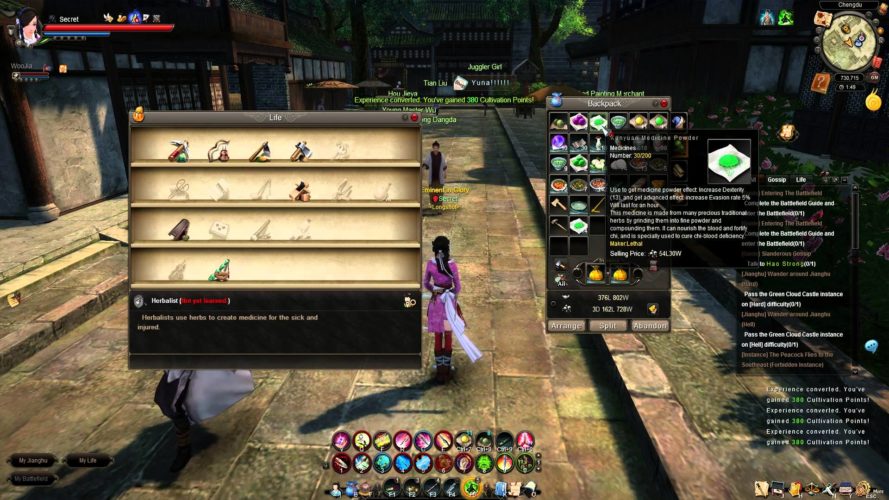Switch to the Gossip quest tab
Screen dimensions: 889x500
click(776, 180)
